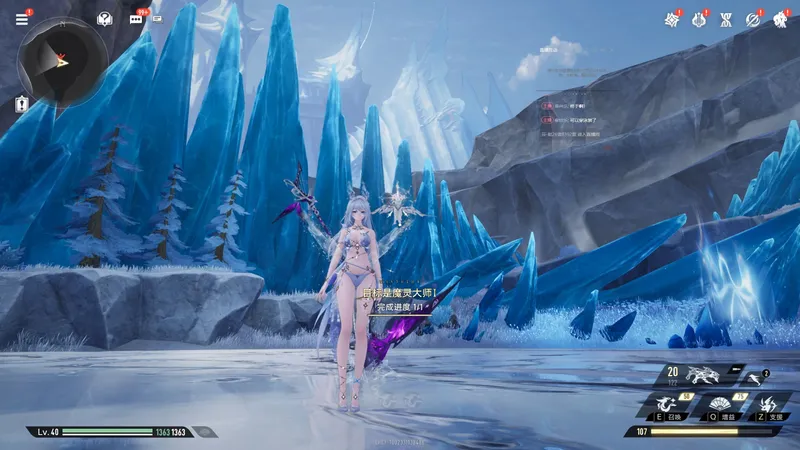Screen dimensions: 800x450
Task: Open the star-shaped emblem menu icon
Action: coord(672,19)
